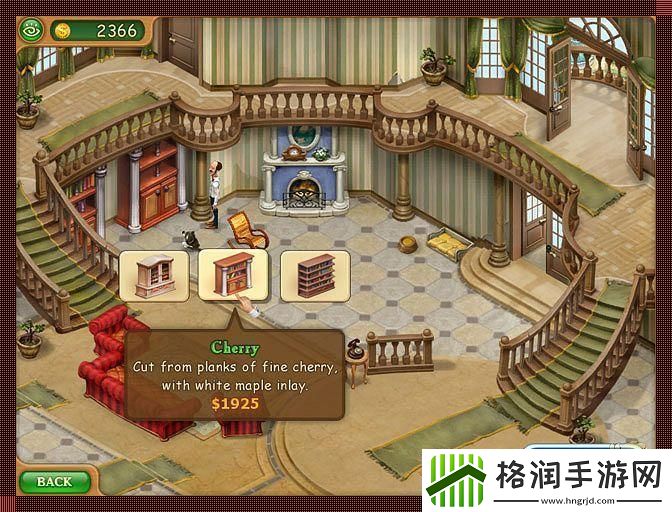The width and height of the screenshot is (672, 512).
Task: Pick the dark wood bookshelf option
Action: pyautogui.click(x=315, y=275)
